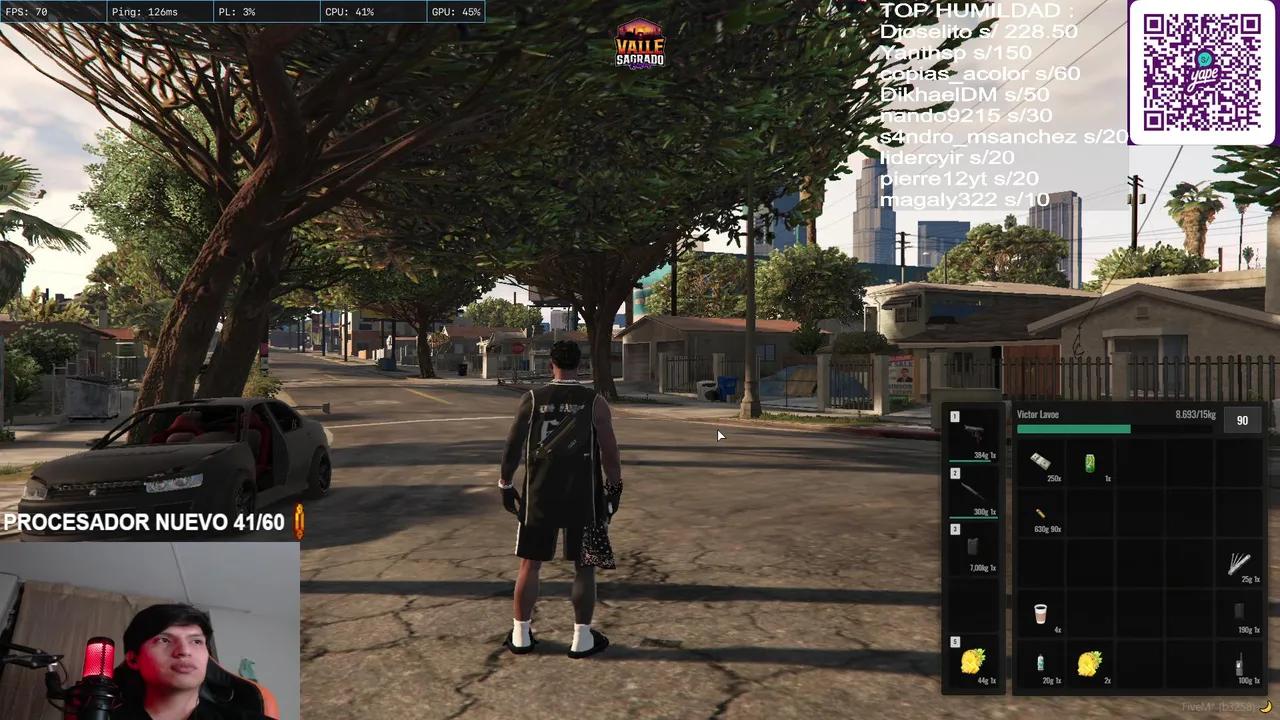Click the black phone item weighing 190g

[x=1237, y=610]
